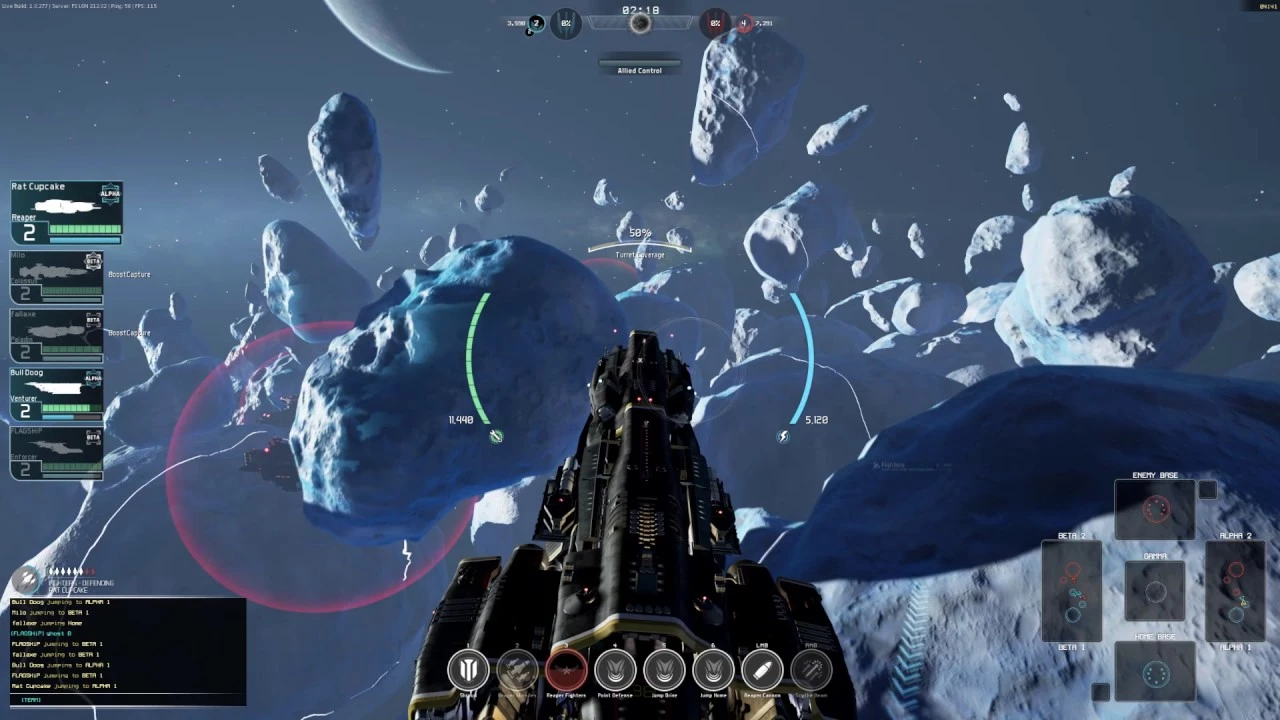1280x720 pixels.
Task: Choose the Gamma sector on the map
Action: coord(1155,591)
